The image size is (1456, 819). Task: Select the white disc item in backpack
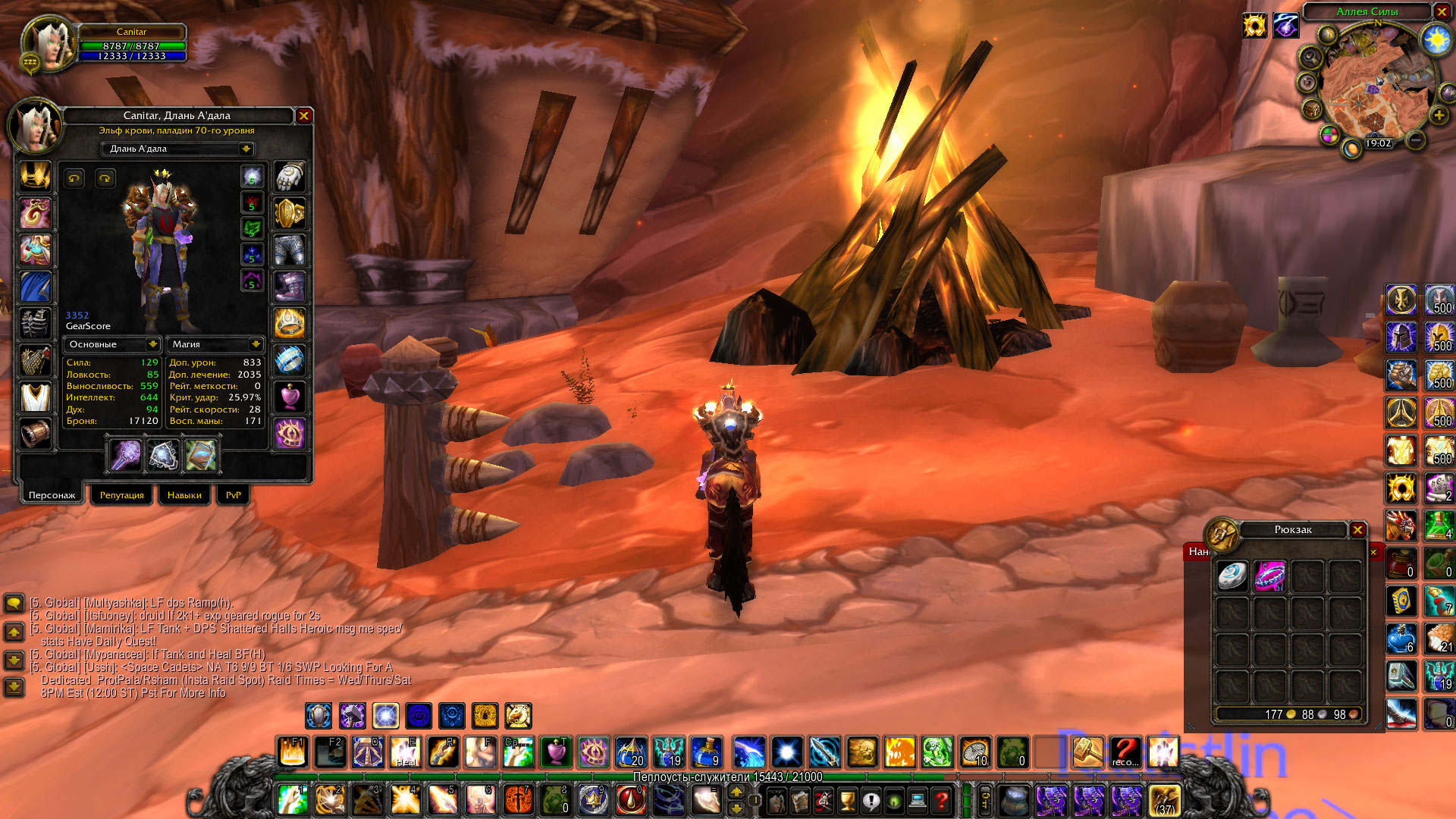click(1232, 576)
